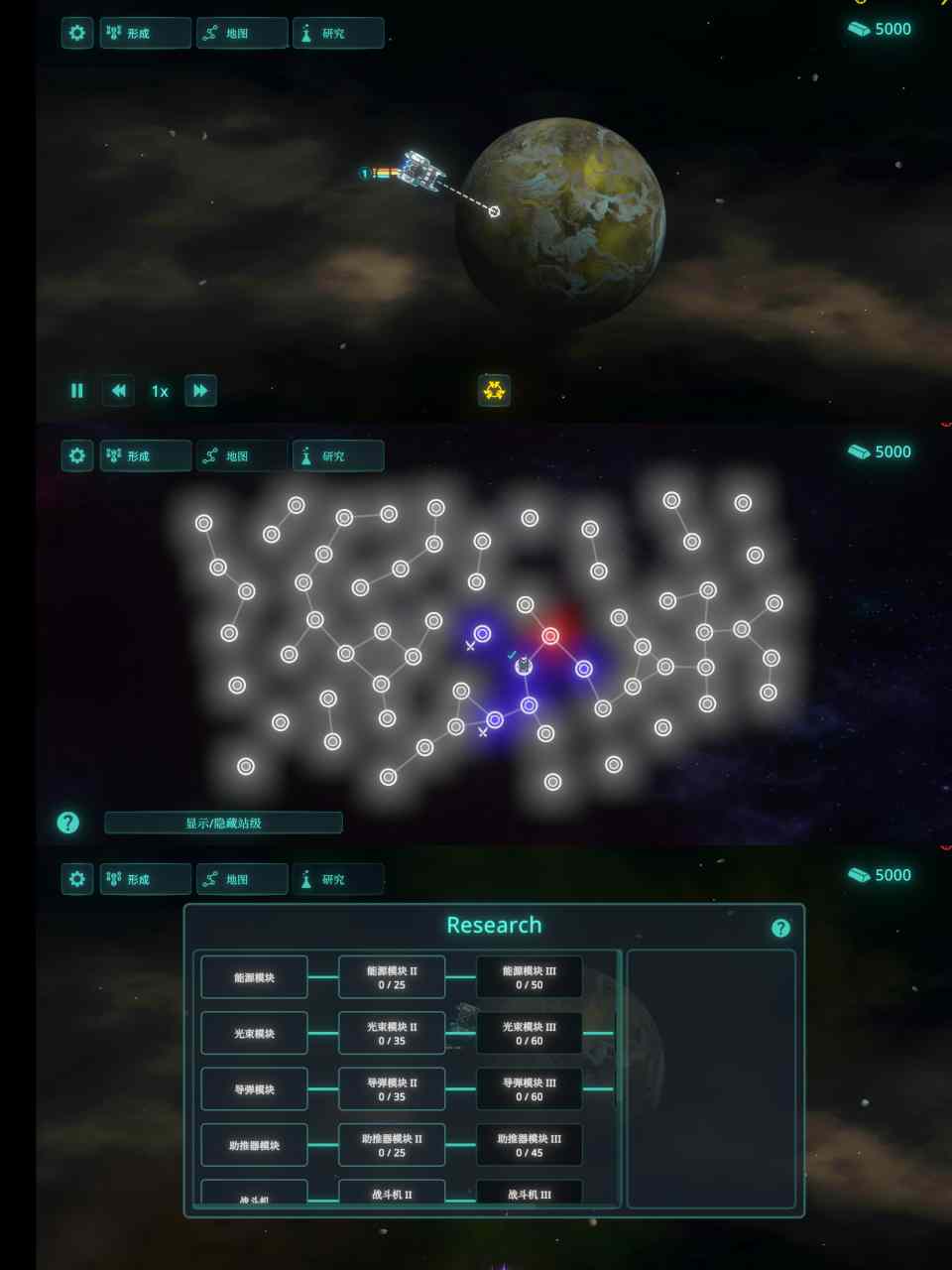Image resolution: width=952 pixels, height=1270 pixels.
Task: Select the 助推器模块 research node
Action: [254, 1145]
